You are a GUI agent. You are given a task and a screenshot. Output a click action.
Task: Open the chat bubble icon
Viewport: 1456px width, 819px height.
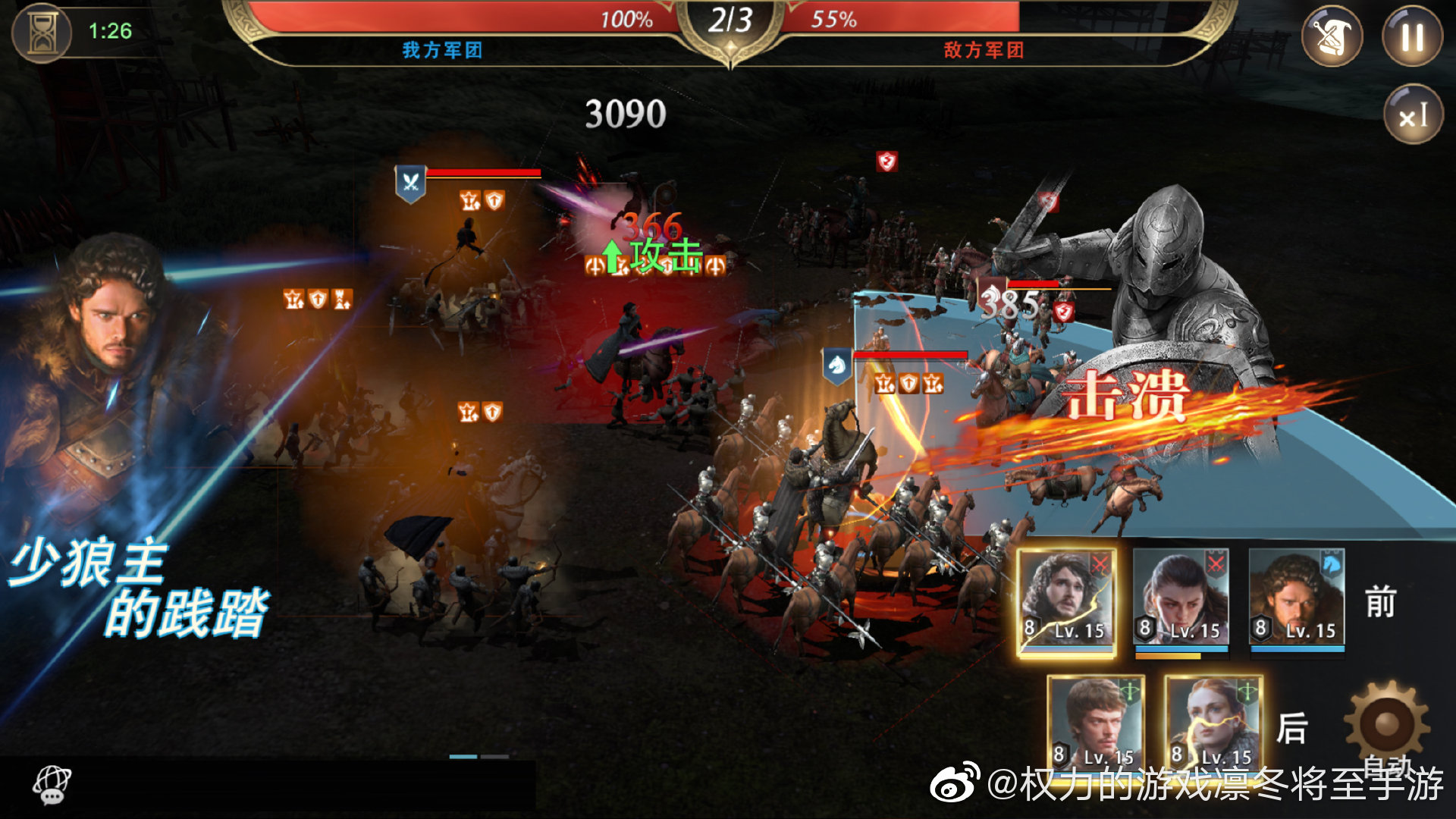tap(52, 785)
